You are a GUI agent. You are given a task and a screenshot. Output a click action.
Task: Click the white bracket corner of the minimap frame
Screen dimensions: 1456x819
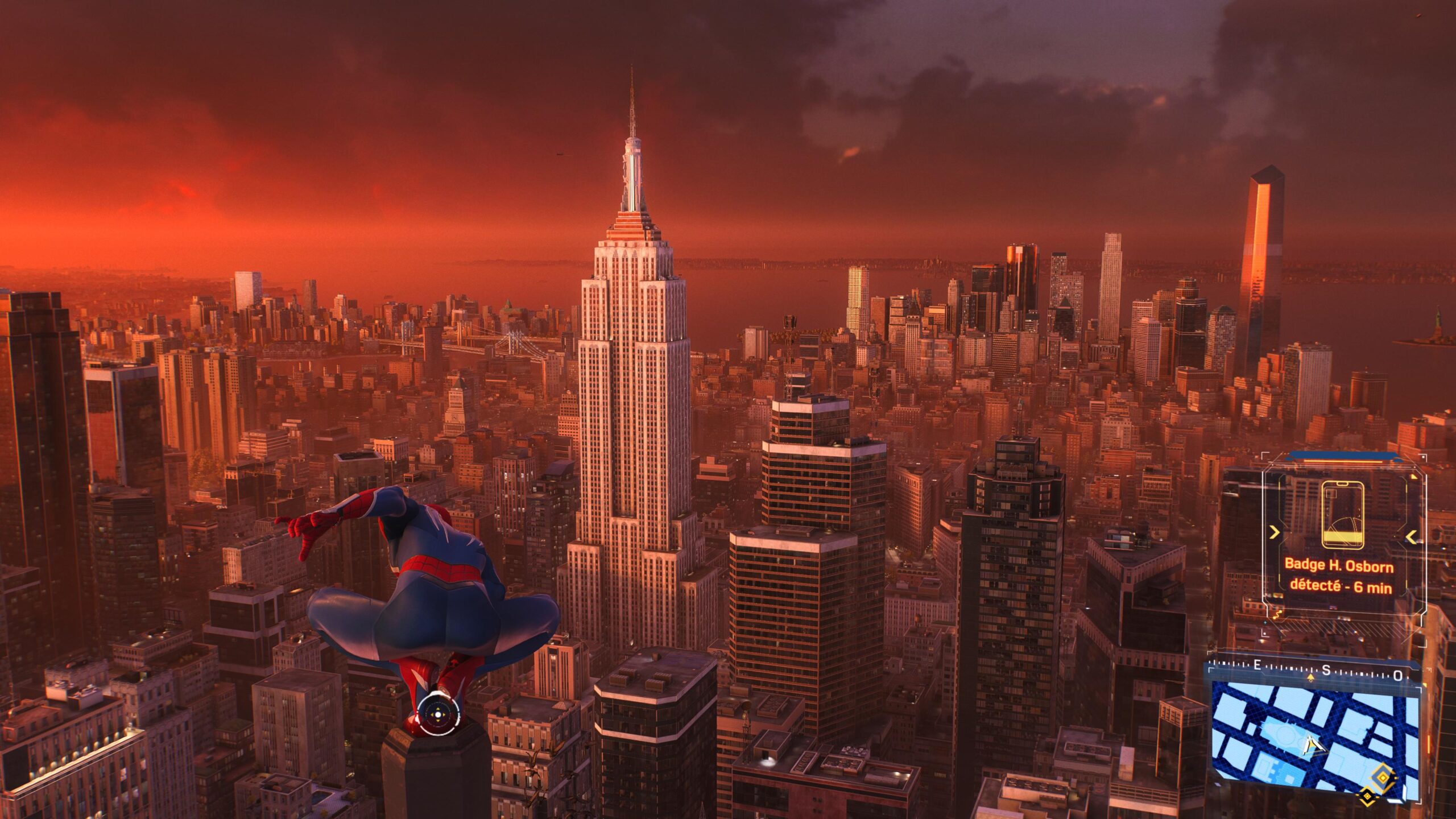click(1420, 688)
